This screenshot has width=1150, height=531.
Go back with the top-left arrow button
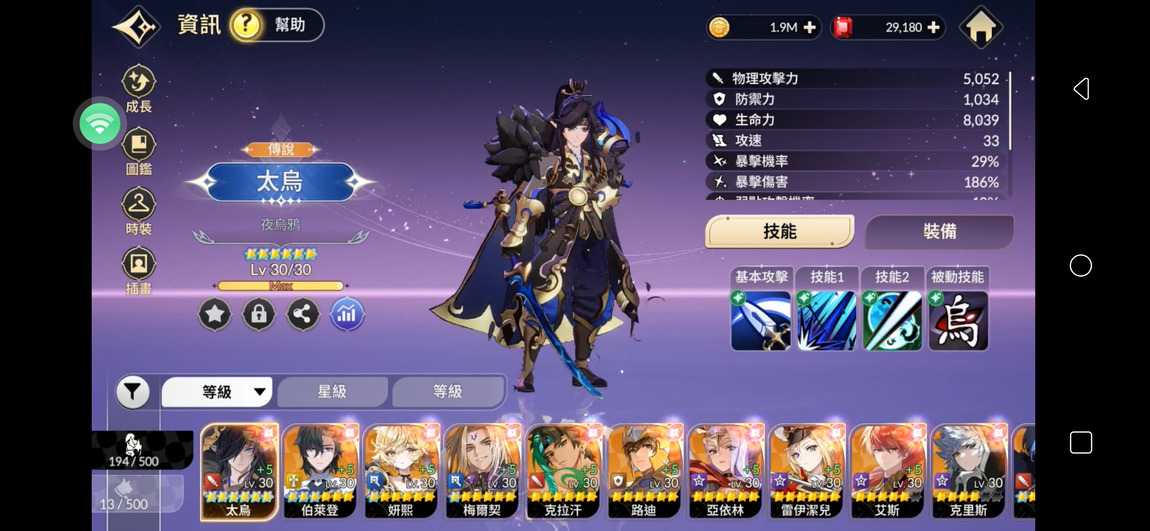tap(136, 26)
